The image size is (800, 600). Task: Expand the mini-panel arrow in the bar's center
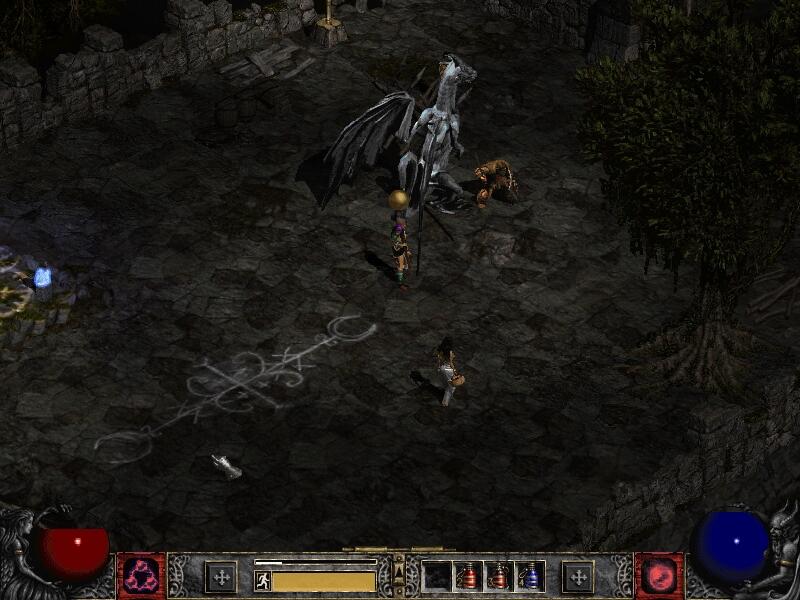399,571
